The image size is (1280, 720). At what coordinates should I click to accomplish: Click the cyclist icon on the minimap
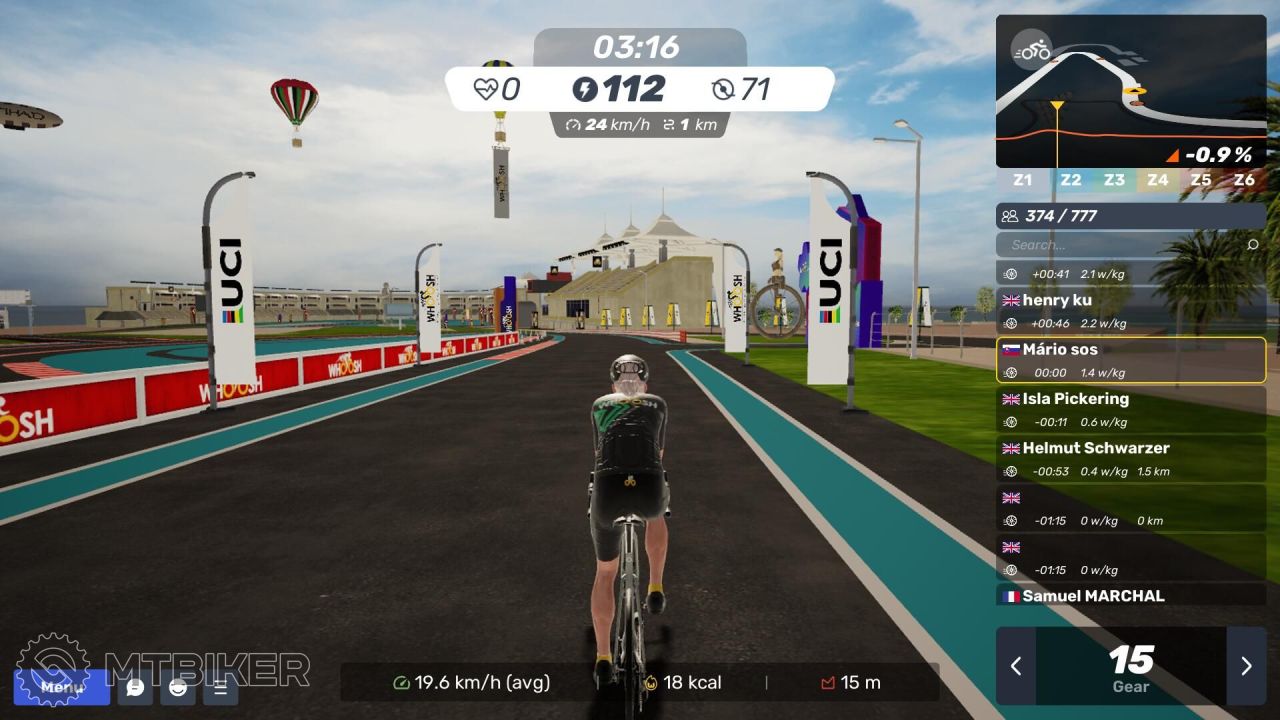click(1031, 49)
